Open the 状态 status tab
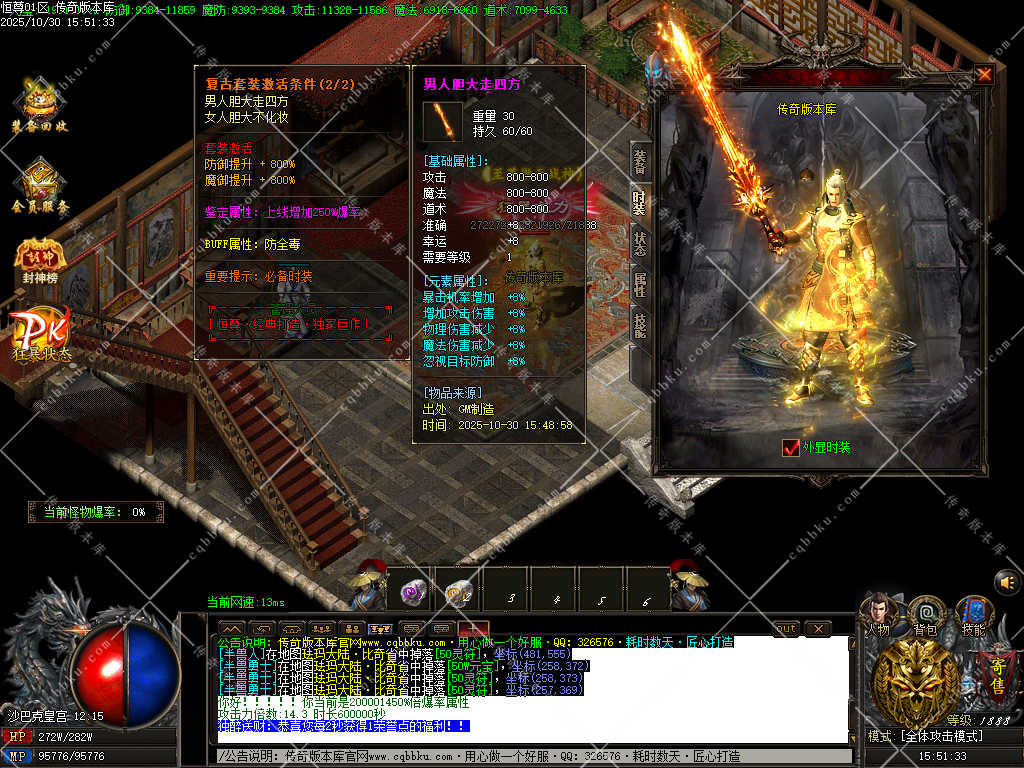 pos(639,244)
